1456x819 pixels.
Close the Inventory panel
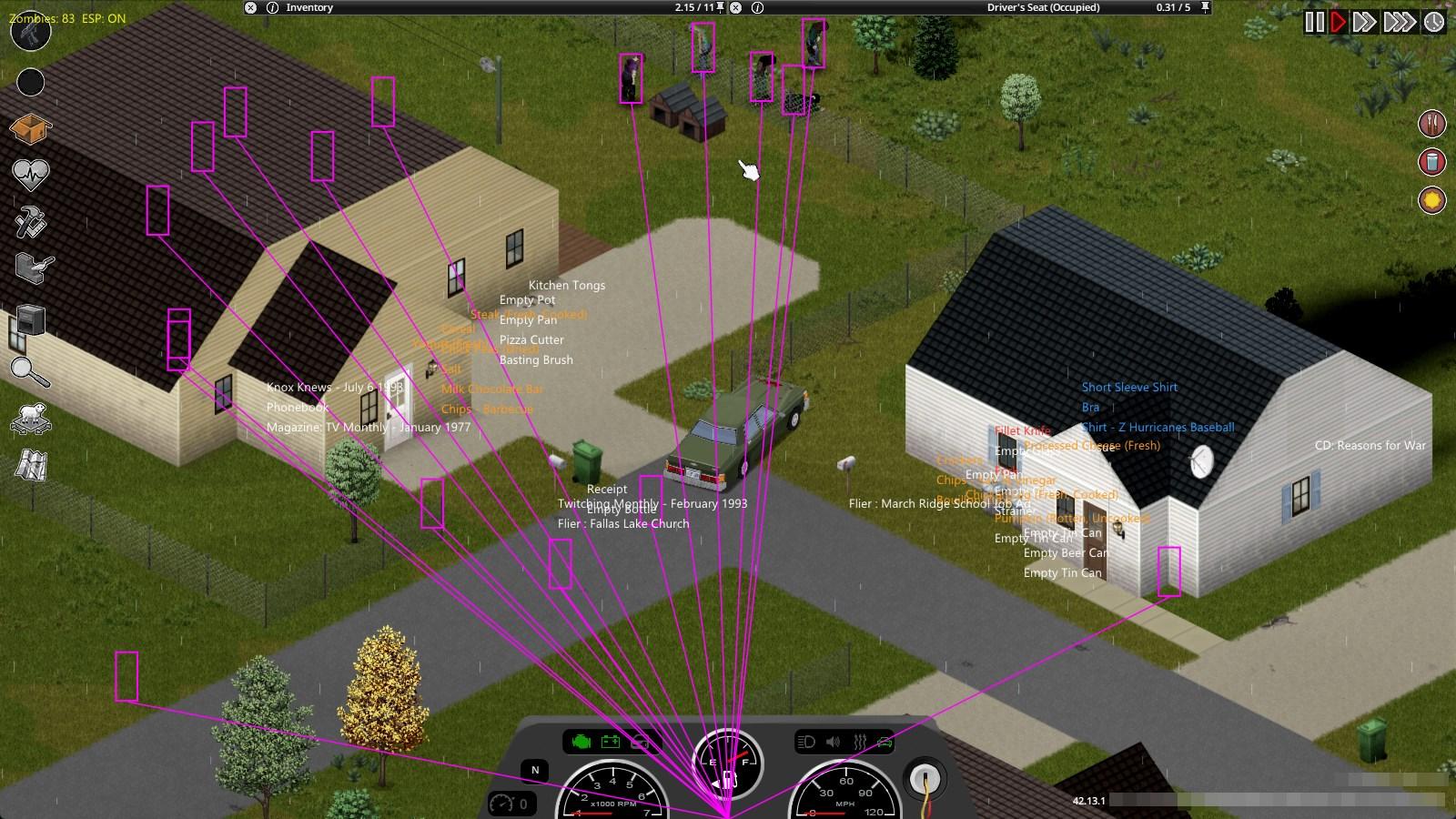click(x=251, y=7)
